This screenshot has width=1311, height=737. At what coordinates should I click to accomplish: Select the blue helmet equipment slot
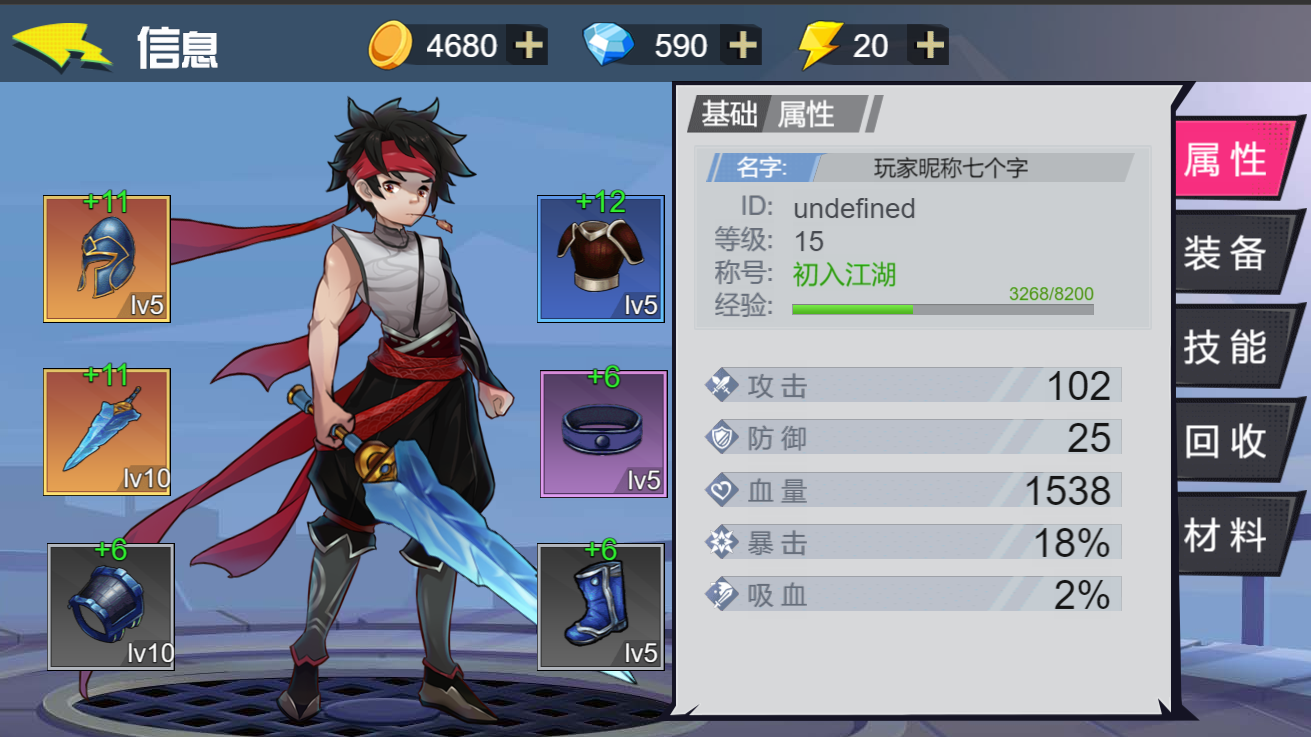coord(107,259)
